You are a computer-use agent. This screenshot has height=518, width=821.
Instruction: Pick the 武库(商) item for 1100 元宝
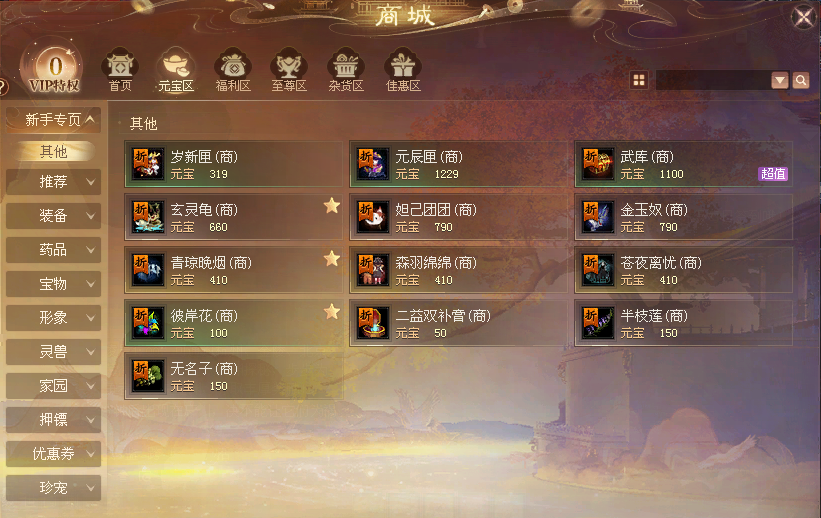click(683, 164)
